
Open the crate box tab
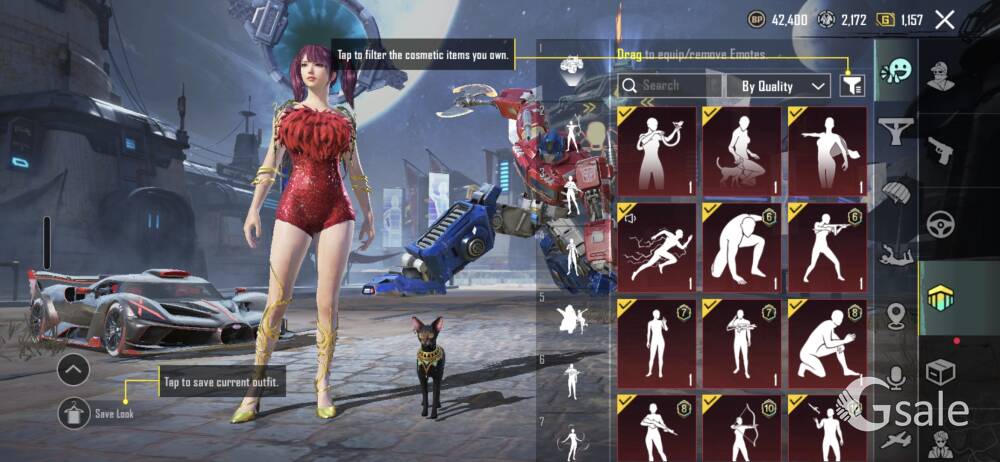(941, 372)
